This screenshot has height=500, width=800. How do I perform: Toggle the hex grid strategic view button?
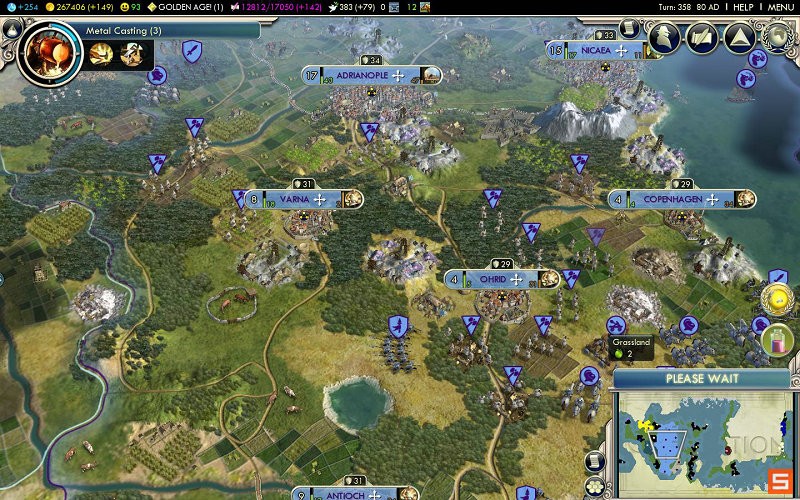coord(596,486)
